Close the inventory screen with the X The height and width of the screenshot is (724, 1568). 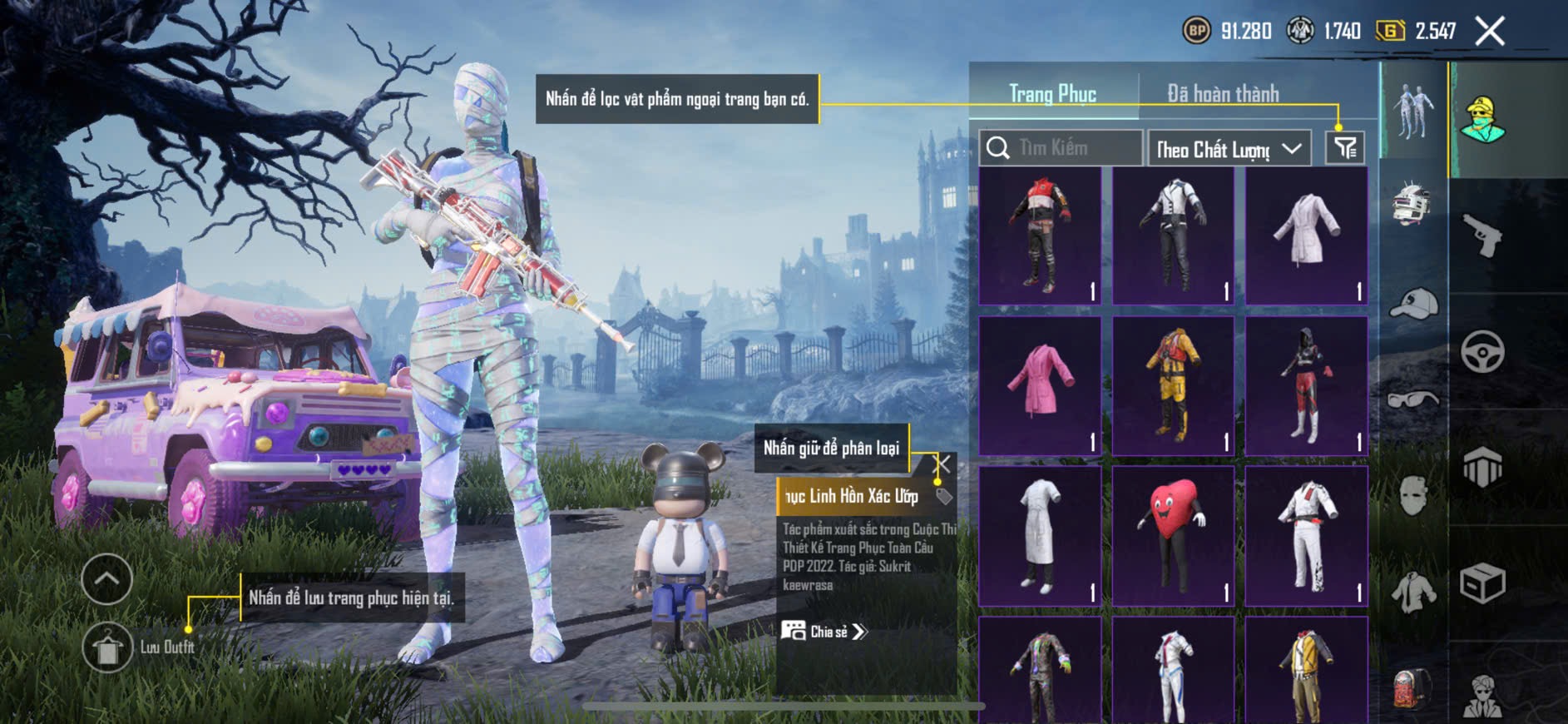1489,32
